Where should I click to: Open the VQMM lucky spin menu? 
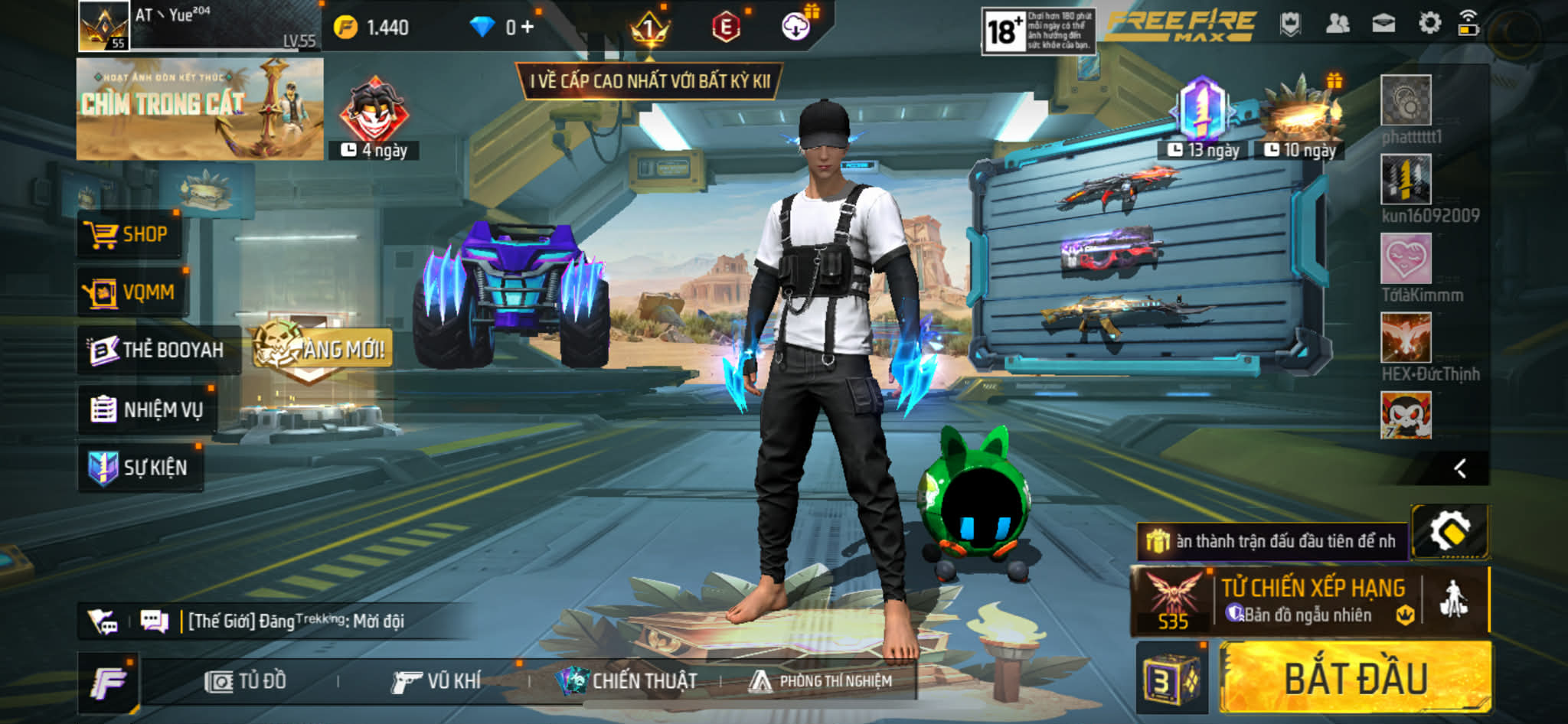[132, 292]
